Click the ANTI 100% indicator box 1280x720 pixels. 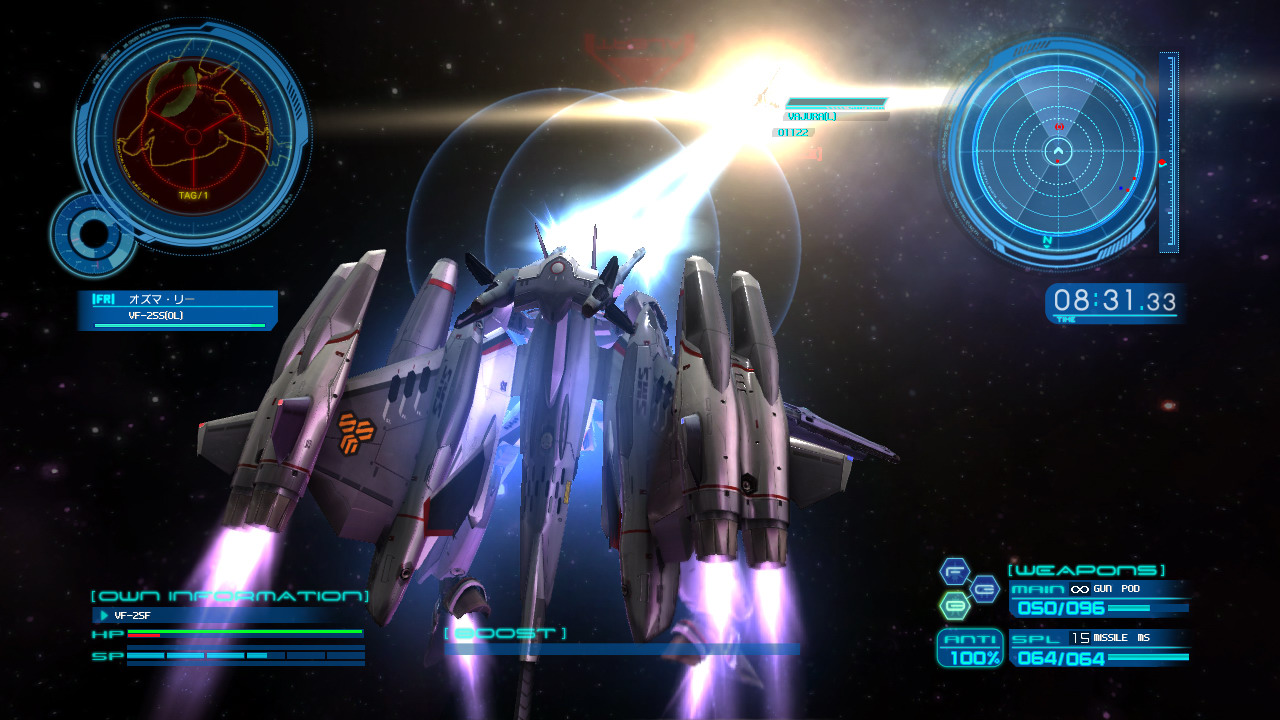[x=970, y=648]
